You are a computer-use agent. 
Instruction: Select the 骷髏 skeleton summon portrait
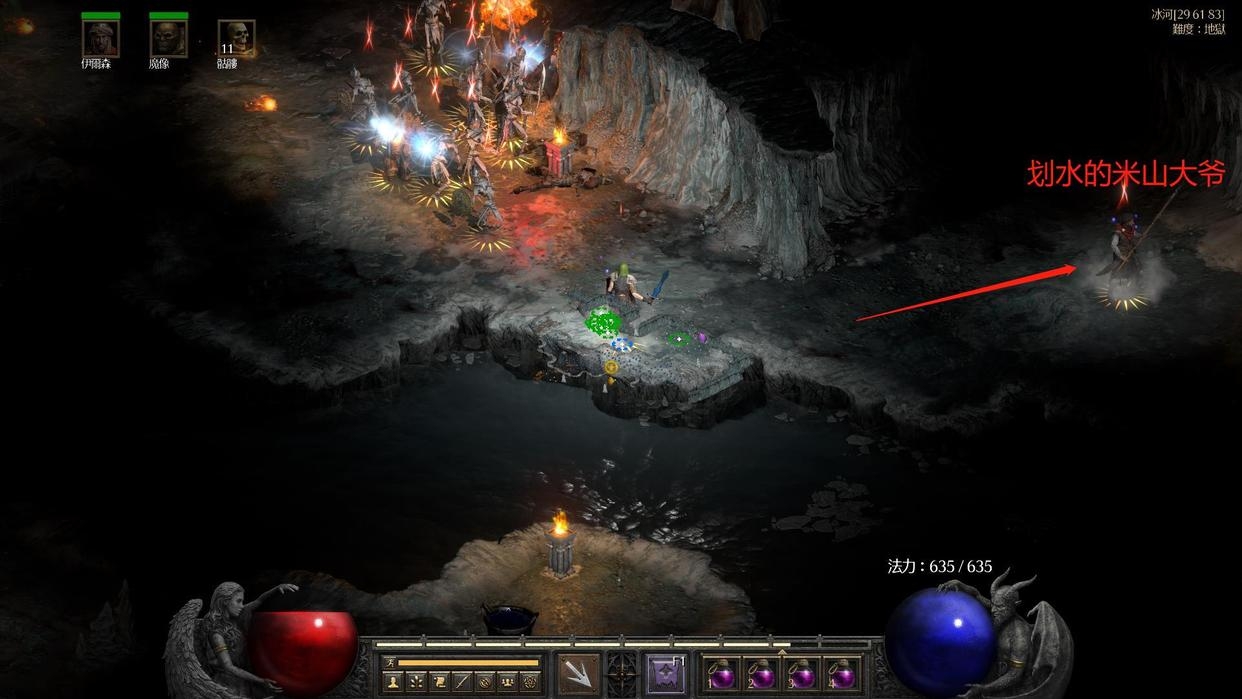pyautogui.click(x=236, y=39)
